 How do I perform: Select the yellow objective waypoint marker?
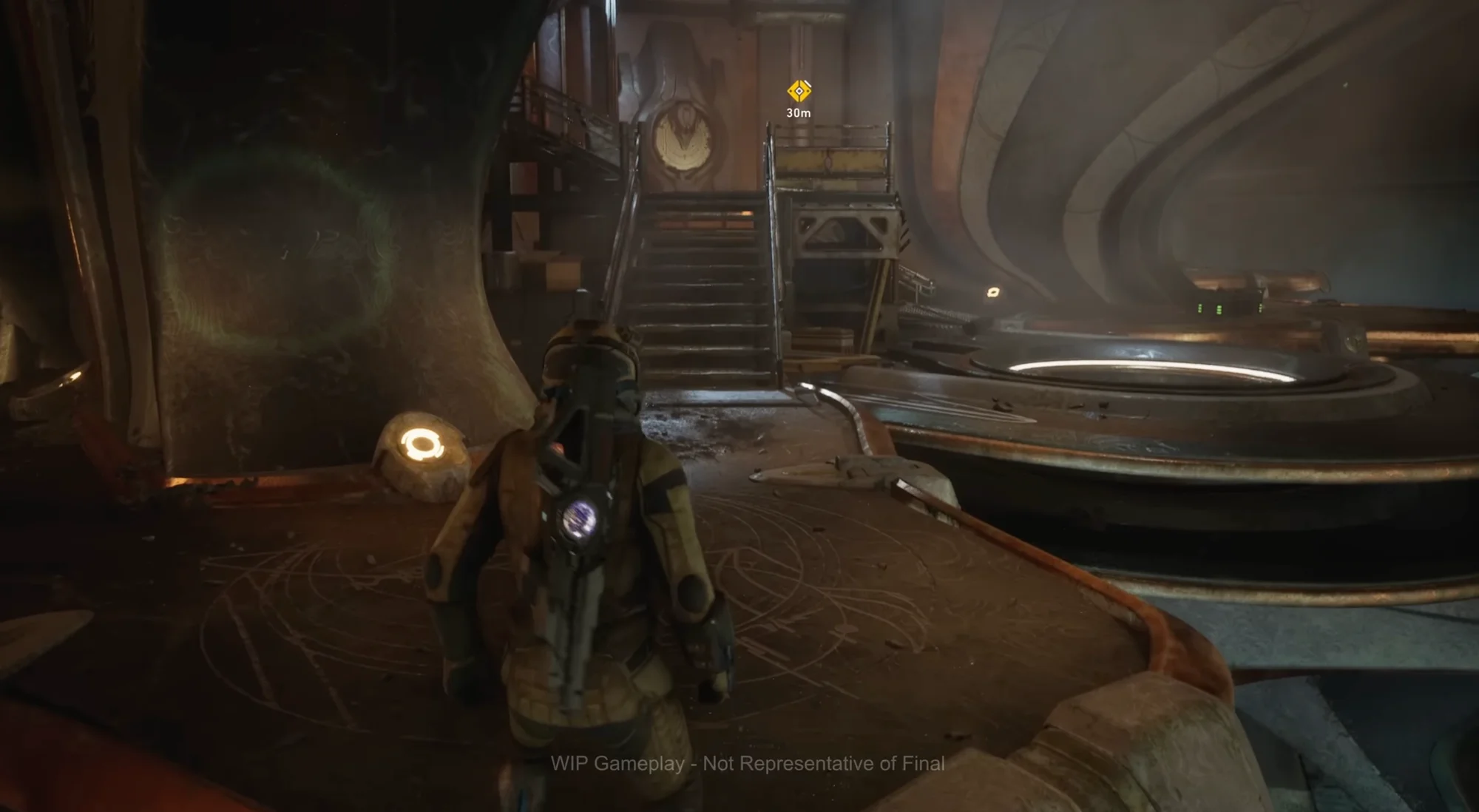[x=799, y=91]
